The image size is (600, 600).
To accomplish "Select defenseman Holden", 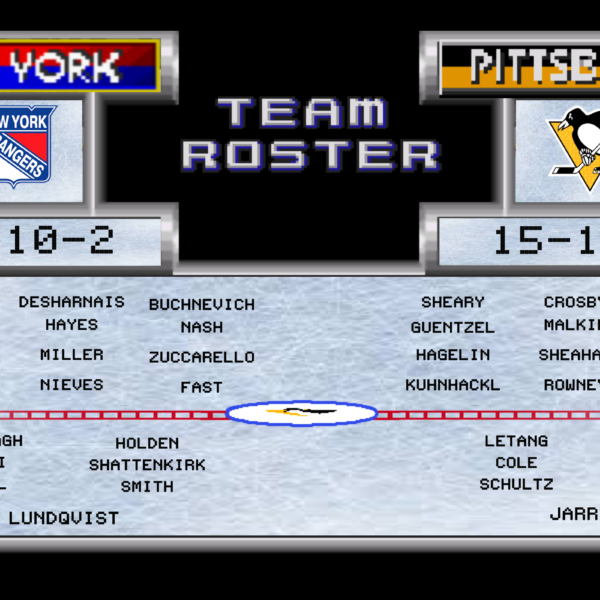I will [147, 443].
